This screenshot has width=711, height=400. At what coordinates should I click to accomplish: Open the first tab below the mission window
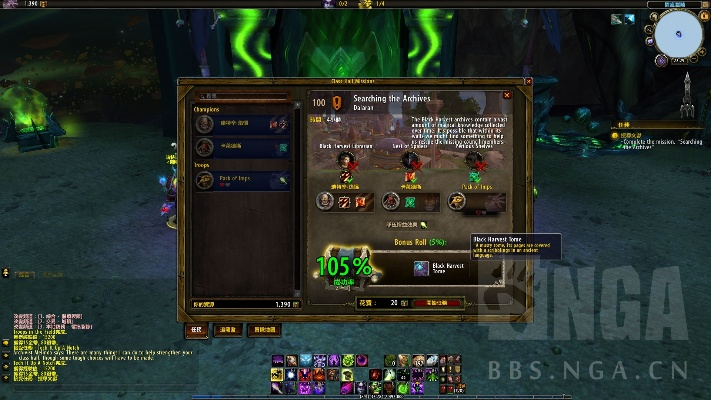pos(196,329)
